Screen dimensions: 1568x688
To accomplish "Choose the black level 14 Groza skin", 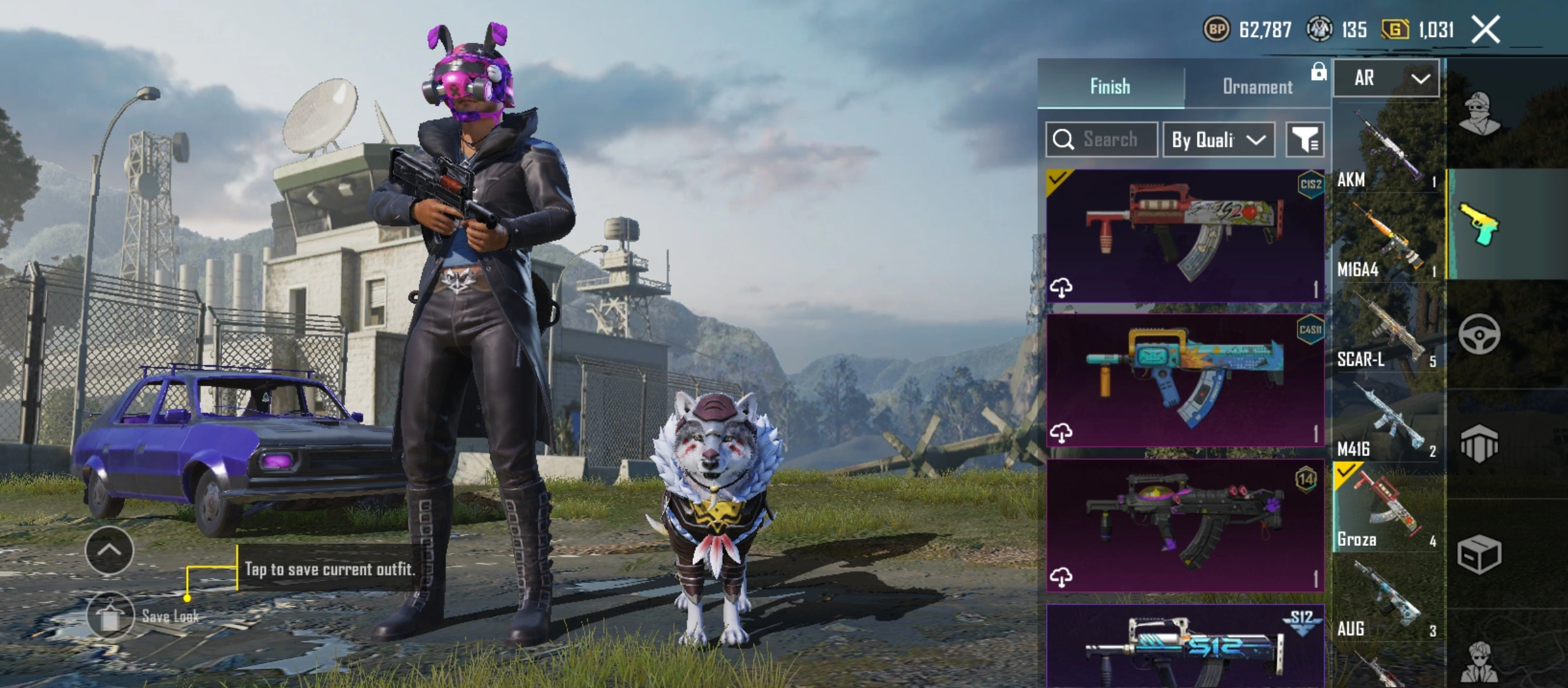I will [x=1185, y=525].
